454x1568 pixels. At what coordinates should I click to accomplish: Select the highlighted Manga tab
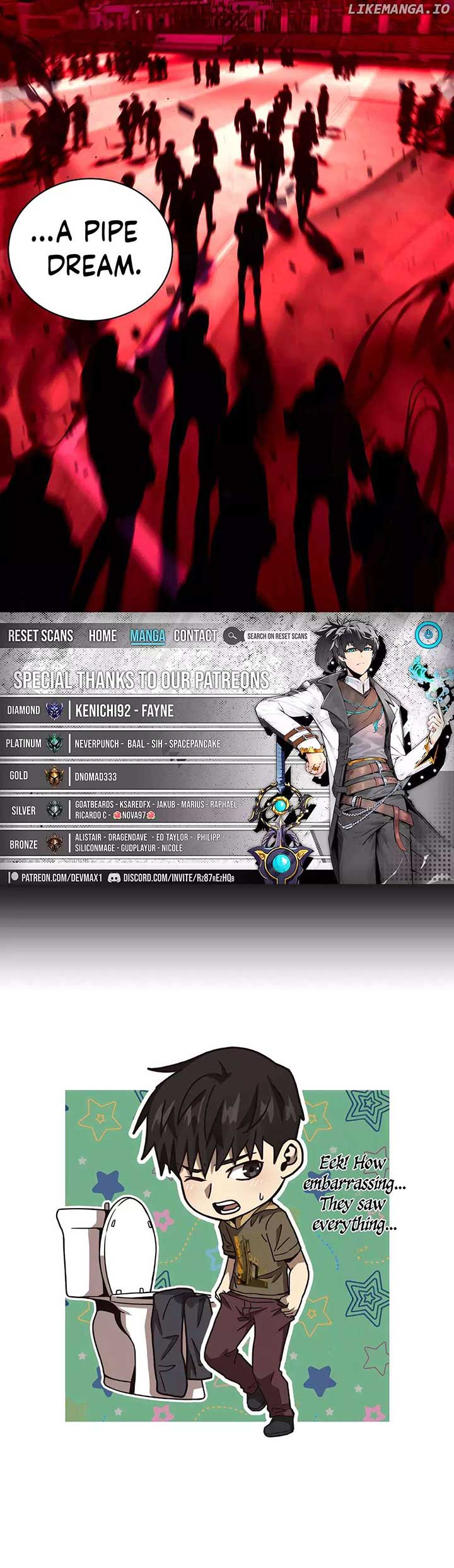point(148,636)
